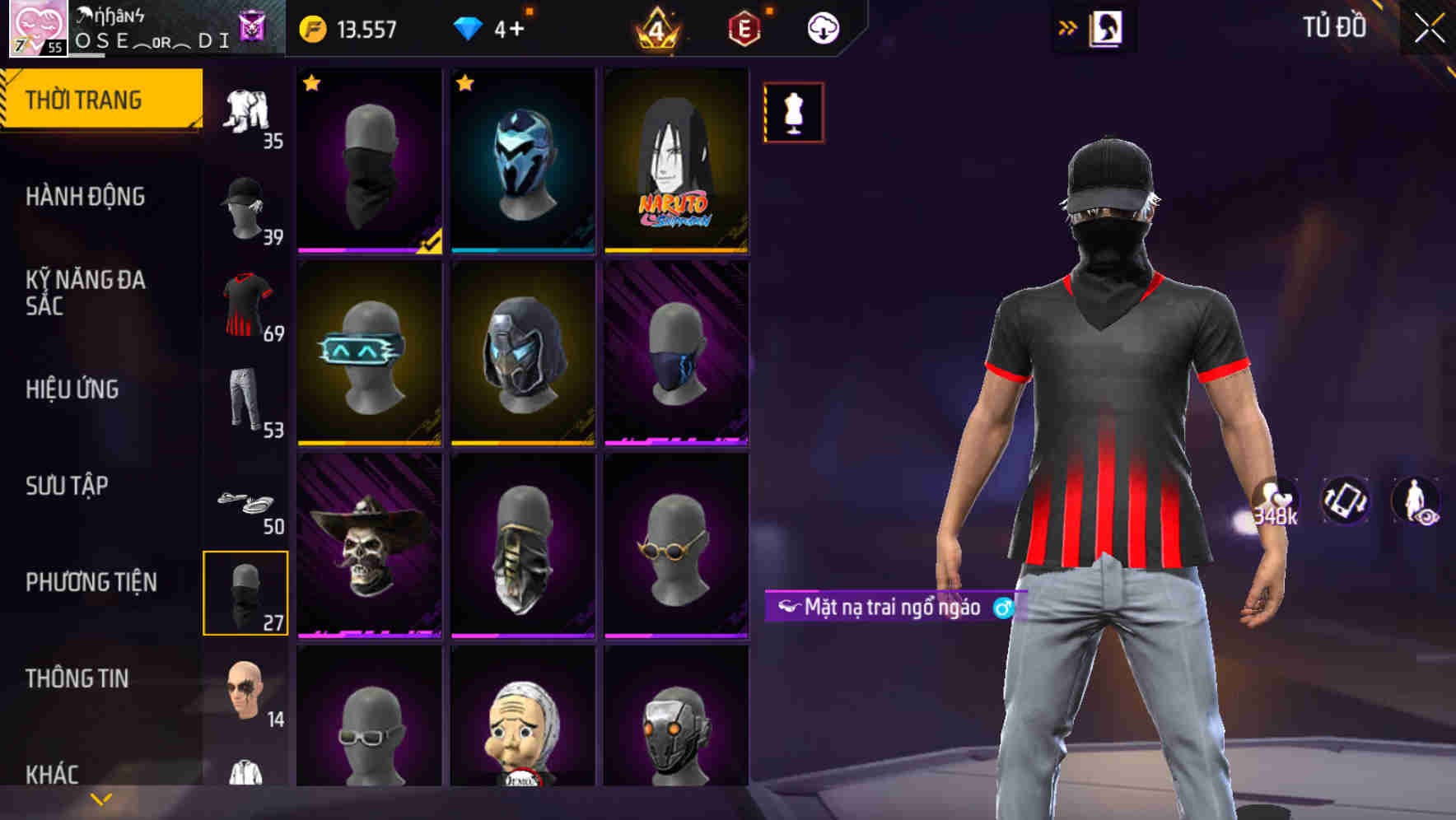Switch to the HÀNH ĐỘNG tab
Image resolution: width=1456 pixels, height=820 pixels.
pyautogui.click(x=86, y=197)
